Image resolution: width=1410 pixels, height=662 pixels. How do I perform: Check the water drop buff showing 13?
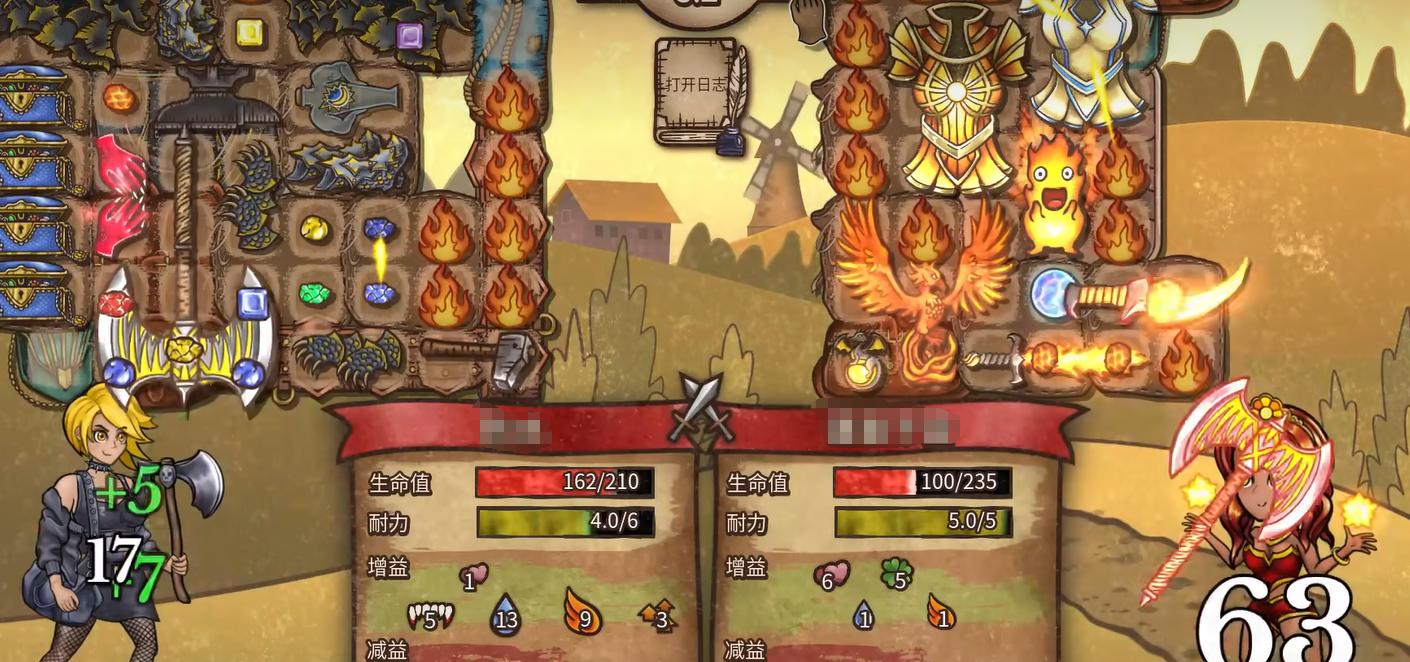pyautogui.click(x=505, y=615)
